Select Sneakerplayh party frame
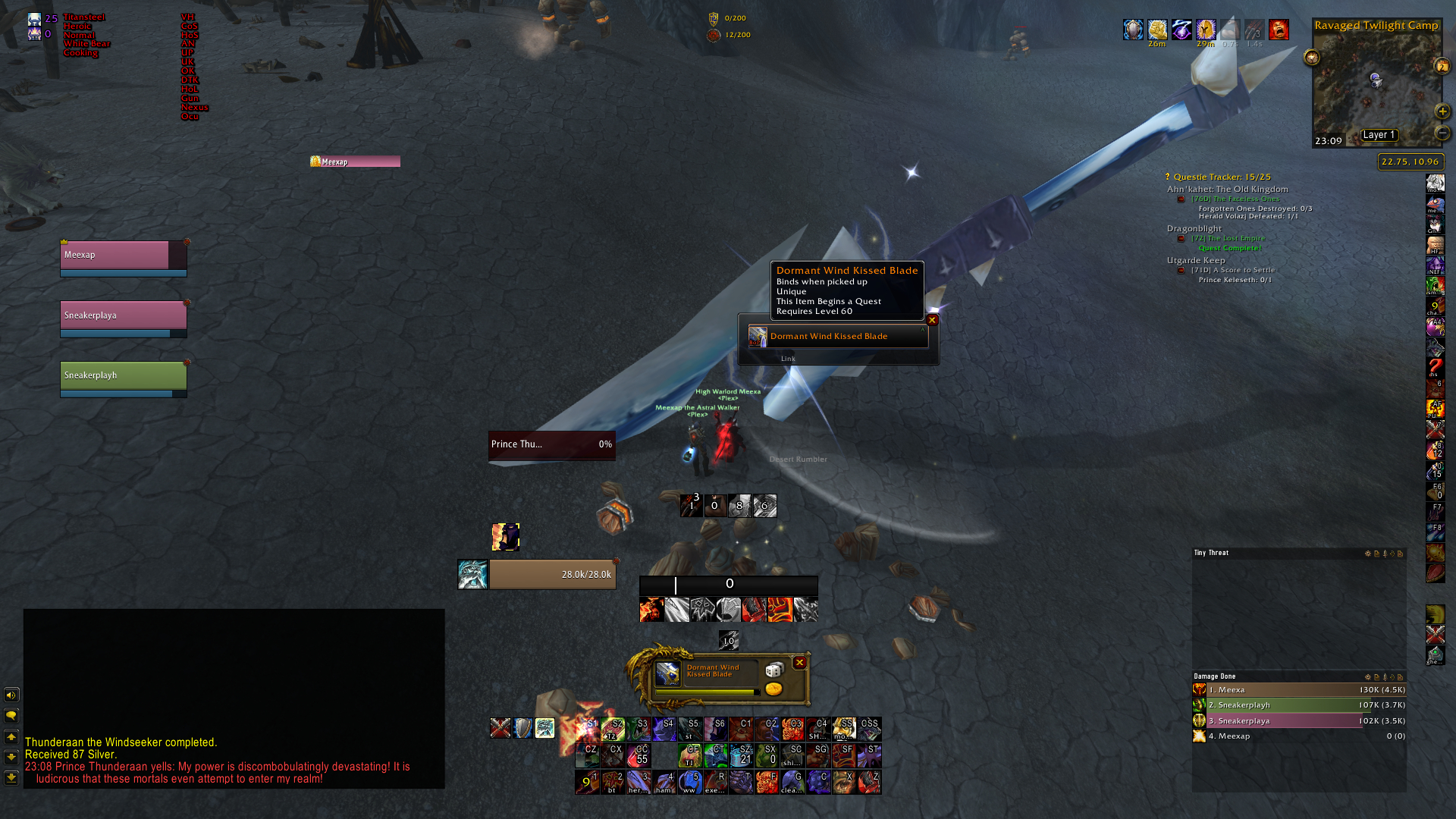Image resolution: width=1456 pixels, height=819 pixels. (x=123, y=375)
